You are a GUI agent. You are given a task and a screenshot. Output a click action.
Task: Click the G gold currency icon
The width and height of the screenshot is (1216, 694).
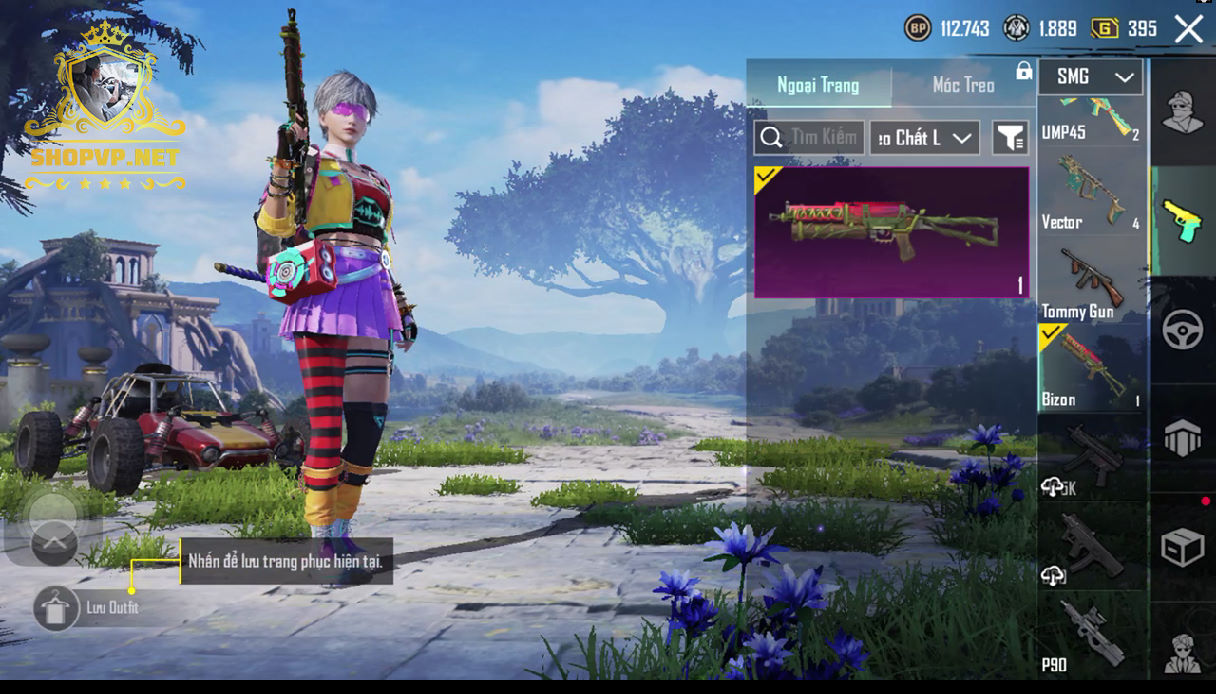(x=1105, y=28)
